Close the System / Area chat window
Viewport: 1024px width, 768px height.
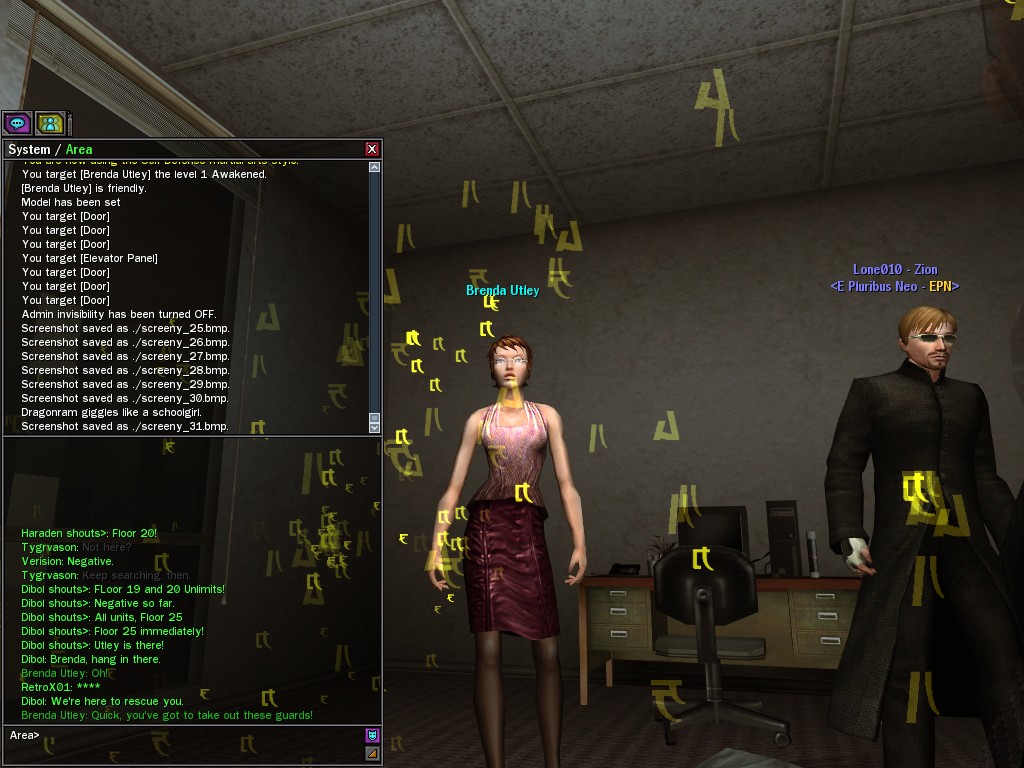click(372, 149)
